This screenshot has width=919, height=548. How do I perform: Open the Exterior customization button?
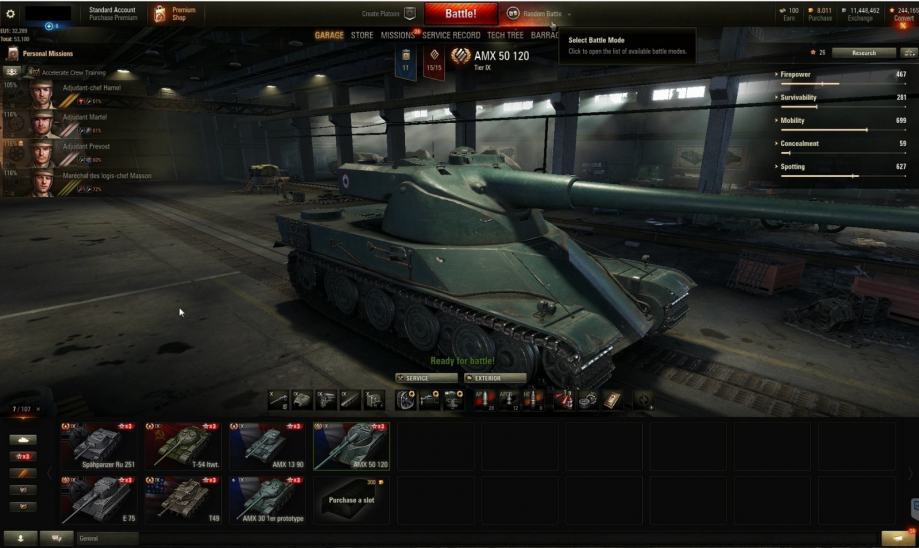pos(494,378)
